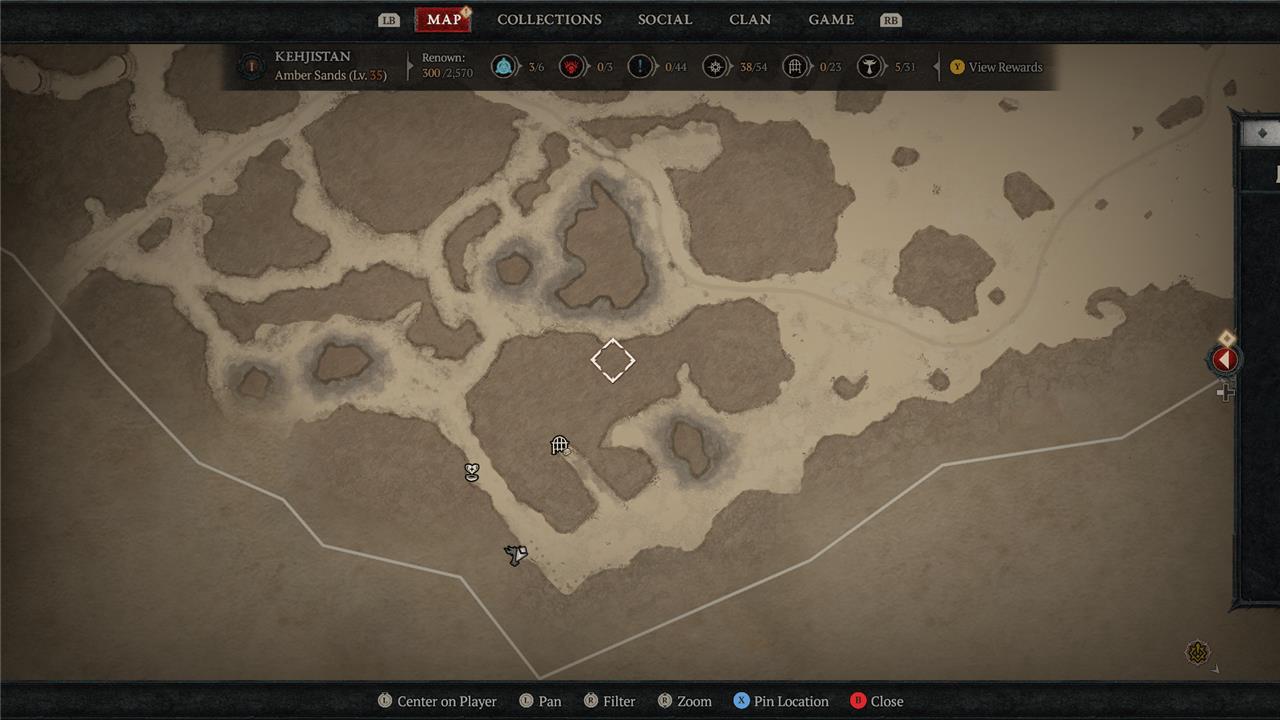Image resolution: width=1280 pixels, height=720 pixels.
Task: Open the Social tab
Action: tap(665, 20)
